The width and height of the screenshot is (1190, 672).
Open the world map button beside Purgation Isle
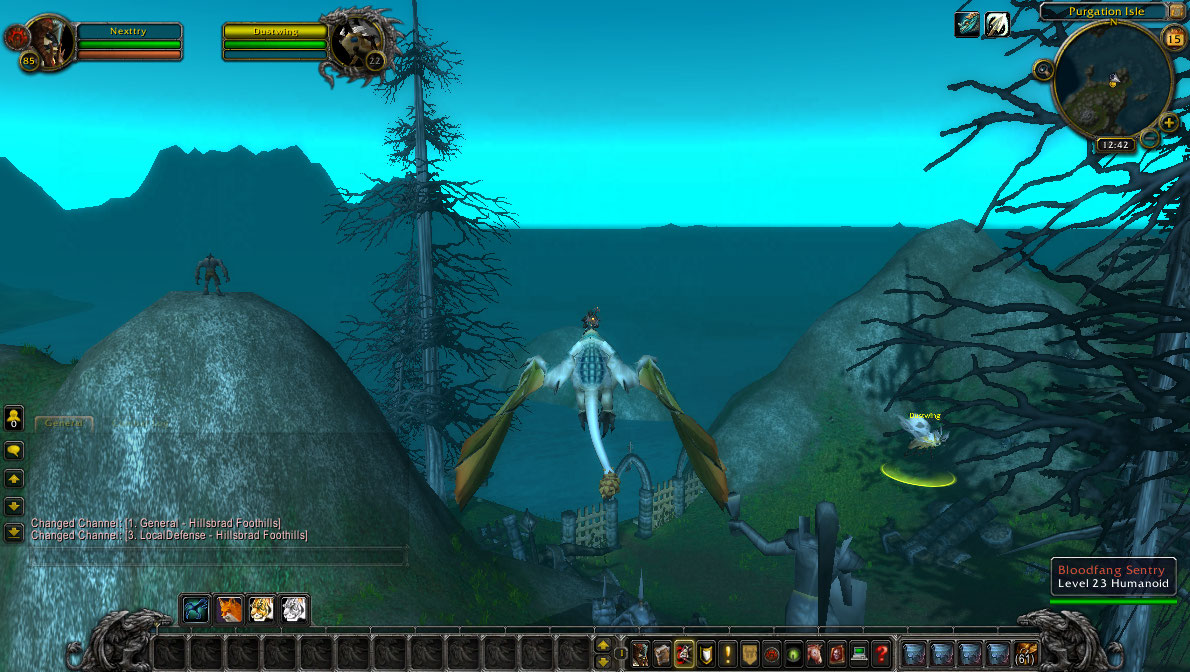[1177, 11]
